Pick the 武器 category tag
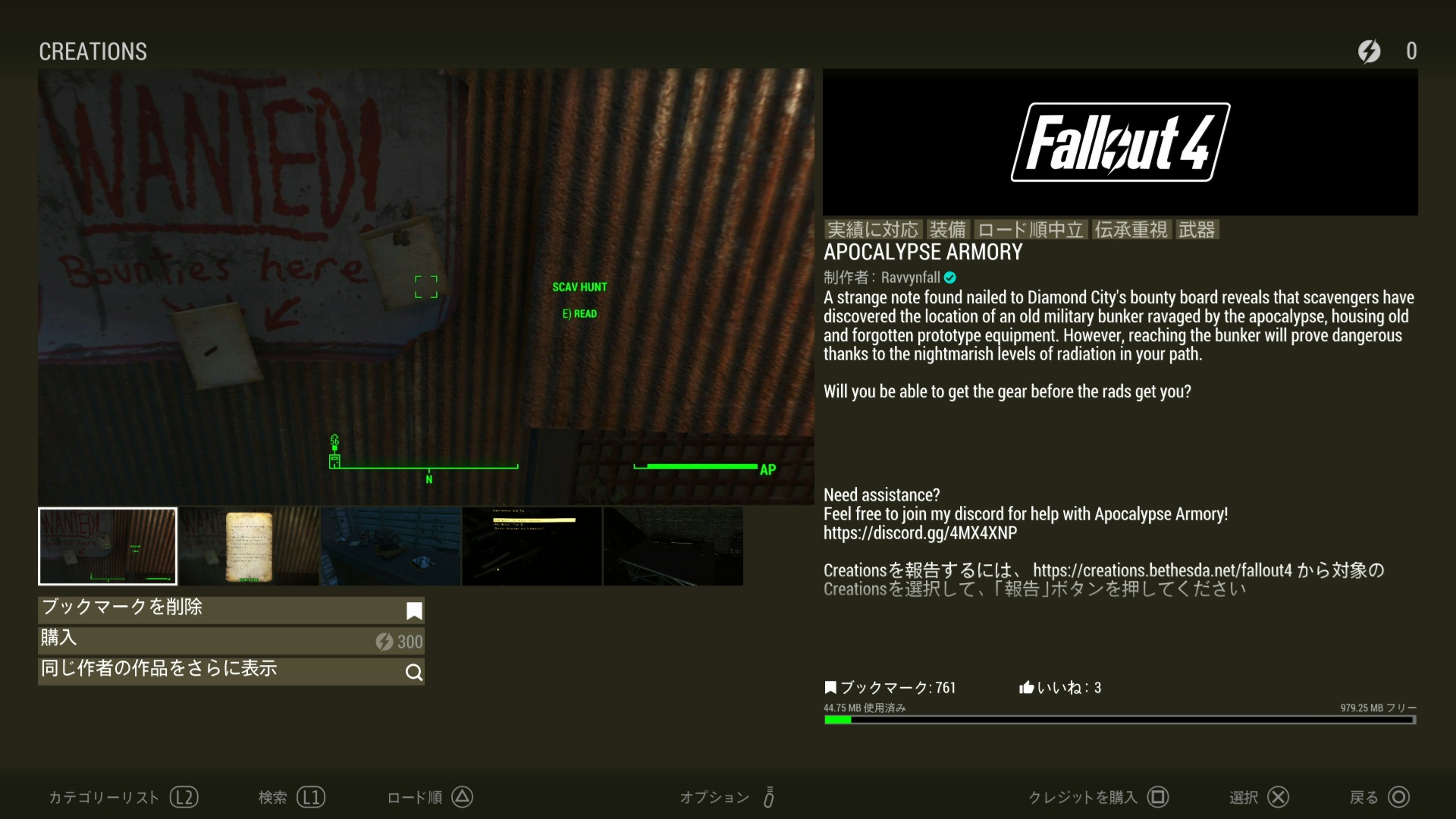The width and height of the screenshot is (1456, 819). [x=1197, y=230]
